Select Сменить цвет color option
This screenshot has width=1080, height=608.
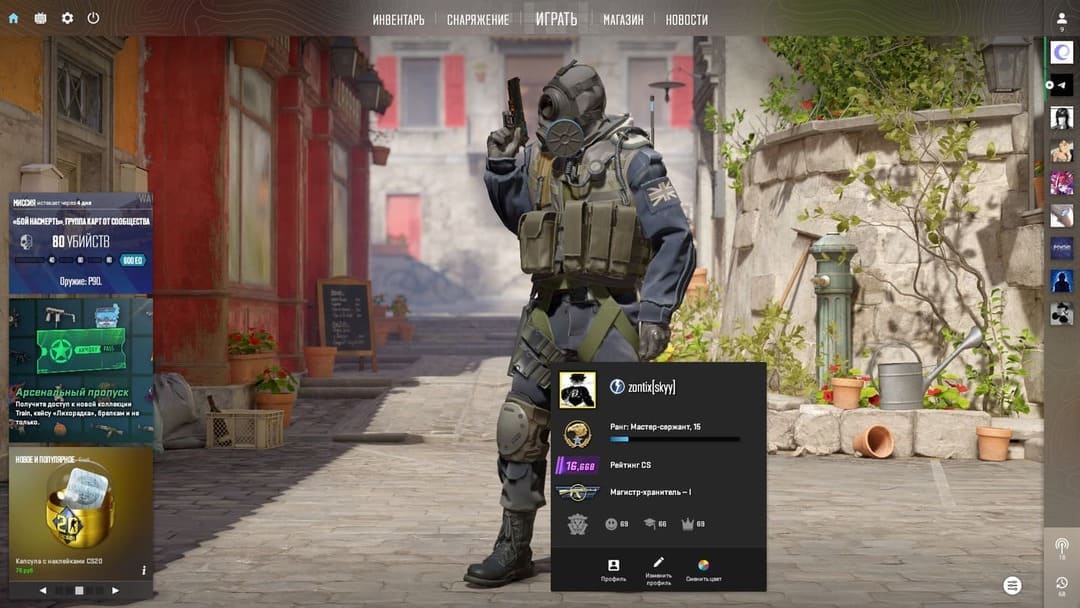tap(703, 570)
